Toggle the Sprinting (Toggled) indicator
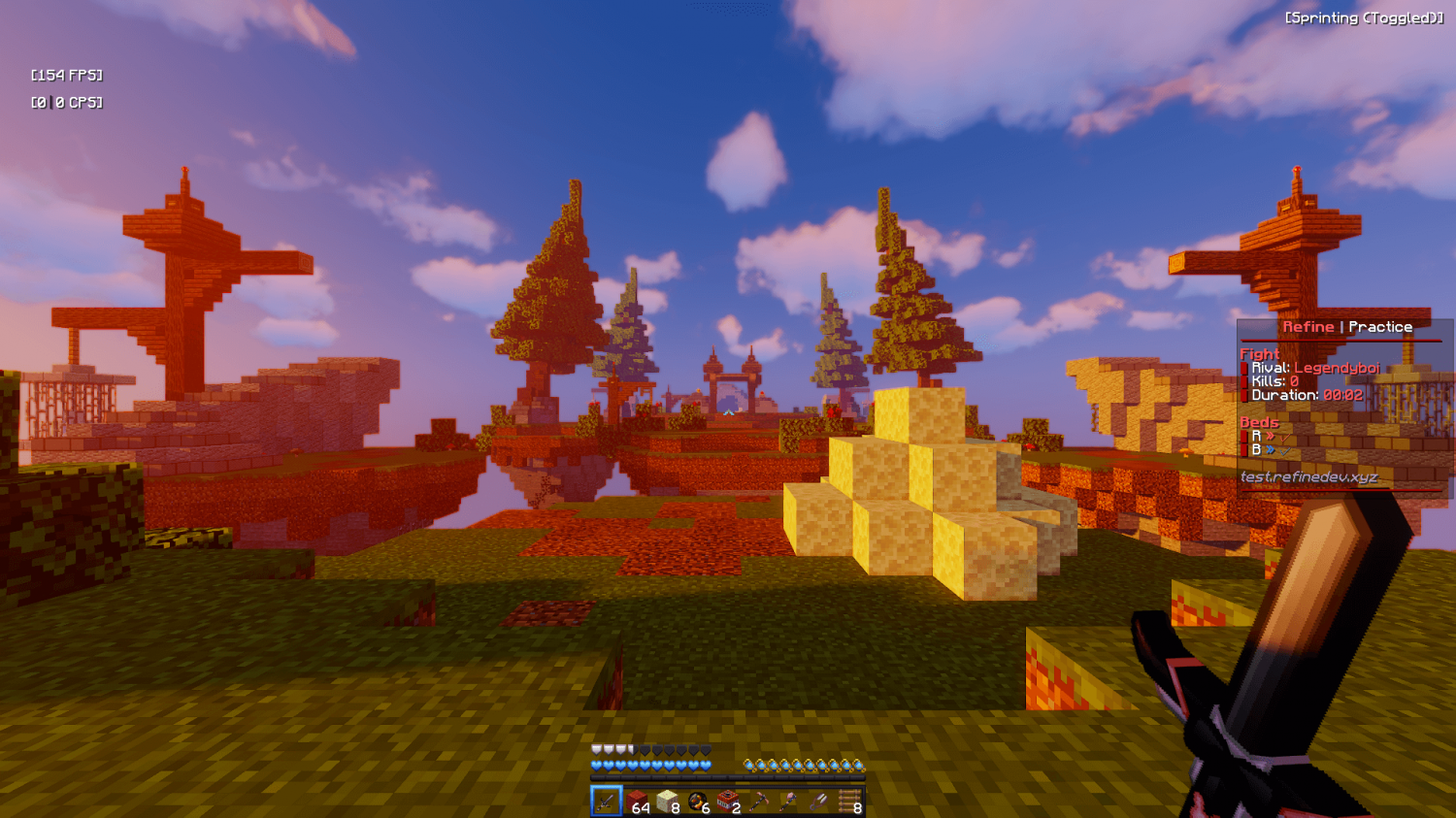The height and width of the screenshot is (818, 1456). pos(1365,16)
